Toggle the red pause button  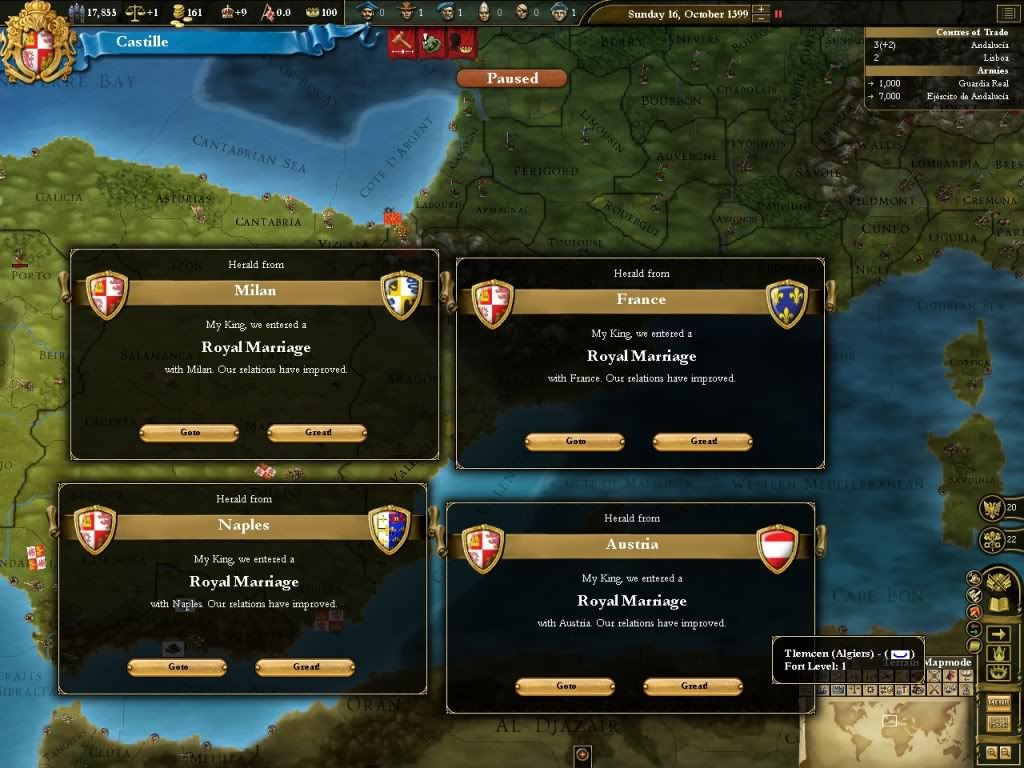tap(778, 14)
